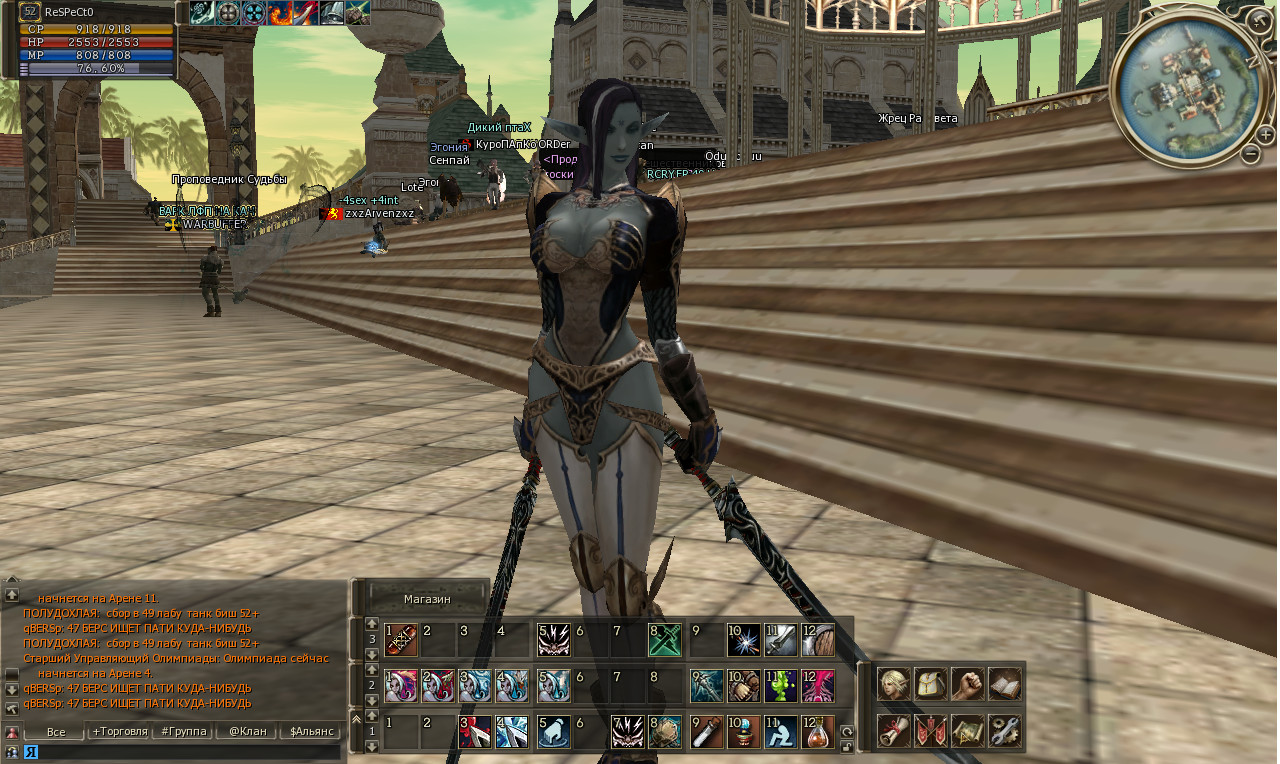Switch to the Все chat tab

click(x=56, y=732)
